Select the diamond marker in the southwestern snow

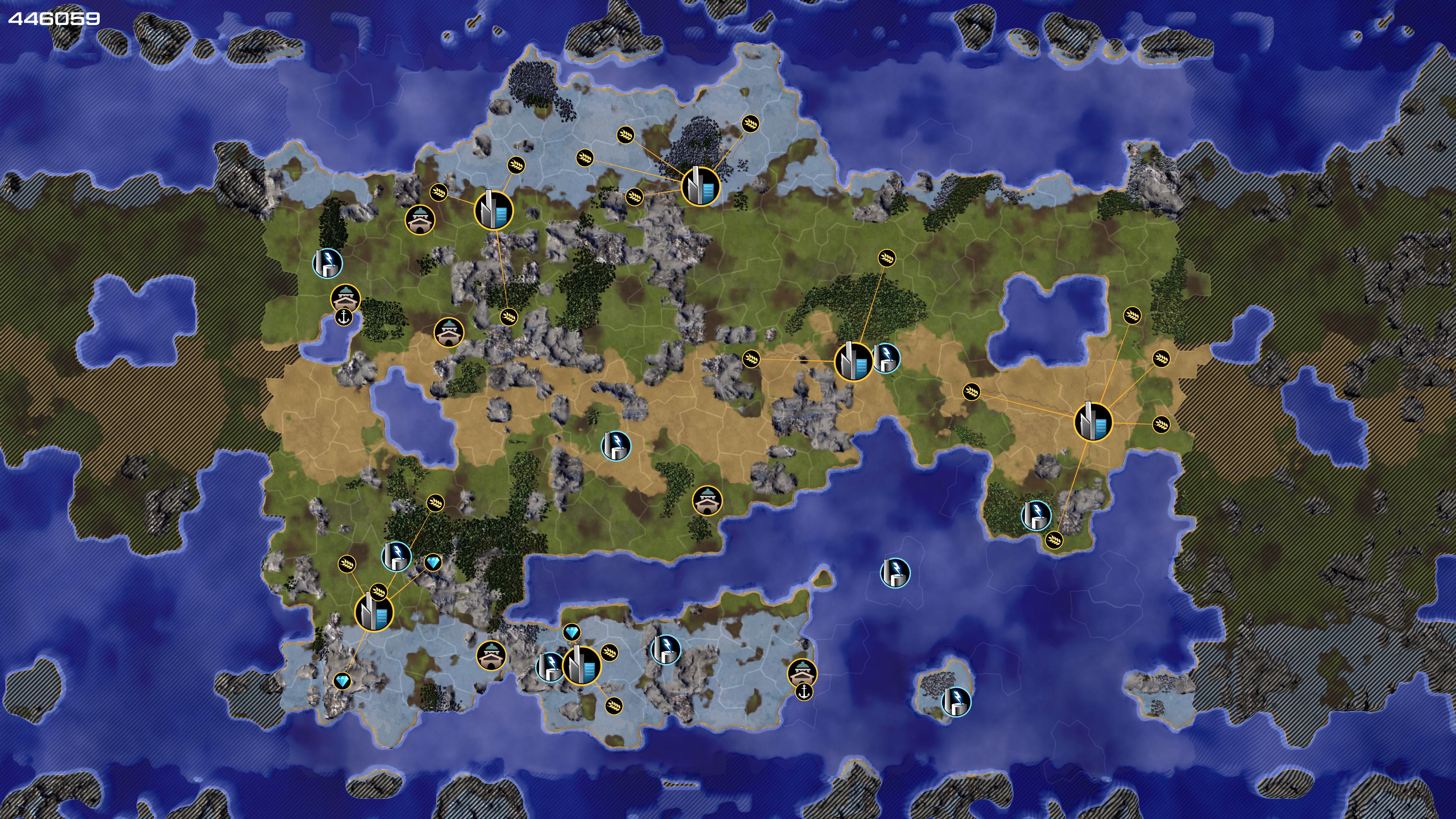(342, 681)
